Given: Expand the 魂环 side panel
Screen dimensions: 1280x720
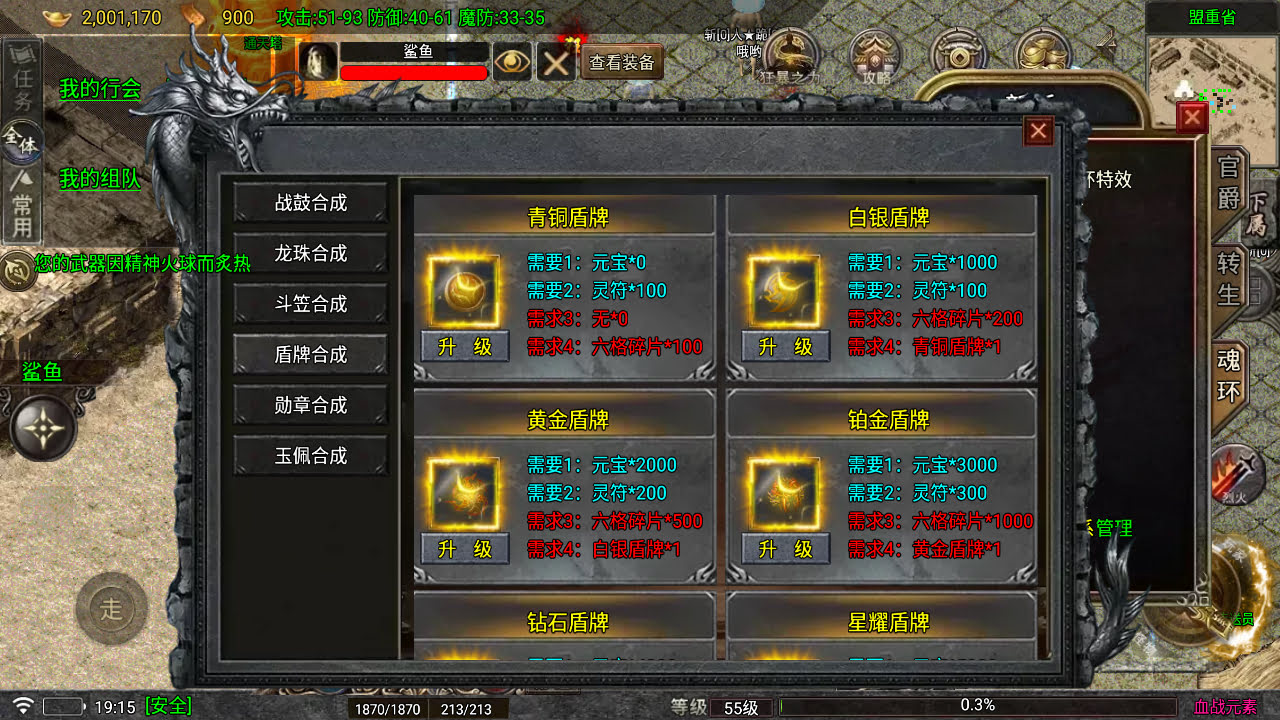Looking at the screenshot, I should 1228,372.
